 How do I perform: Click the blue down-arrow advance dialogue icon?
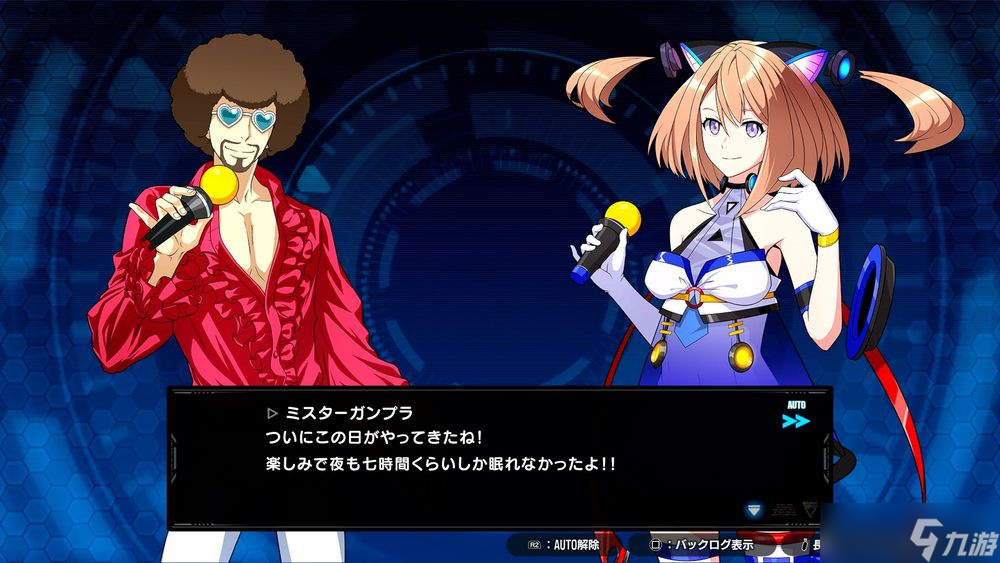pyautogui.click(x=754, y=510)
